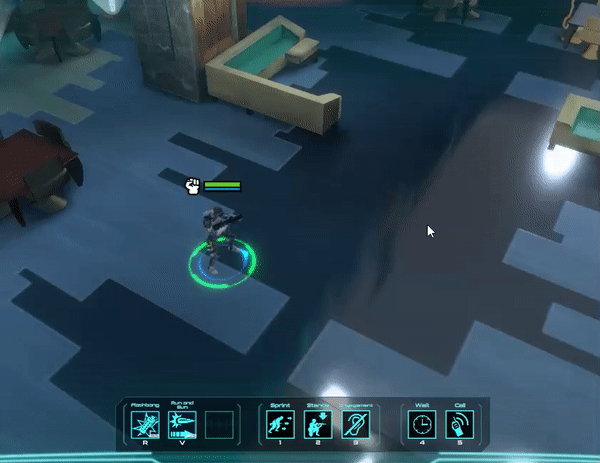This screenshot has height=463, width=600.
Task: Switch the Engagement mode icon
Action: [x=355, y=424]
